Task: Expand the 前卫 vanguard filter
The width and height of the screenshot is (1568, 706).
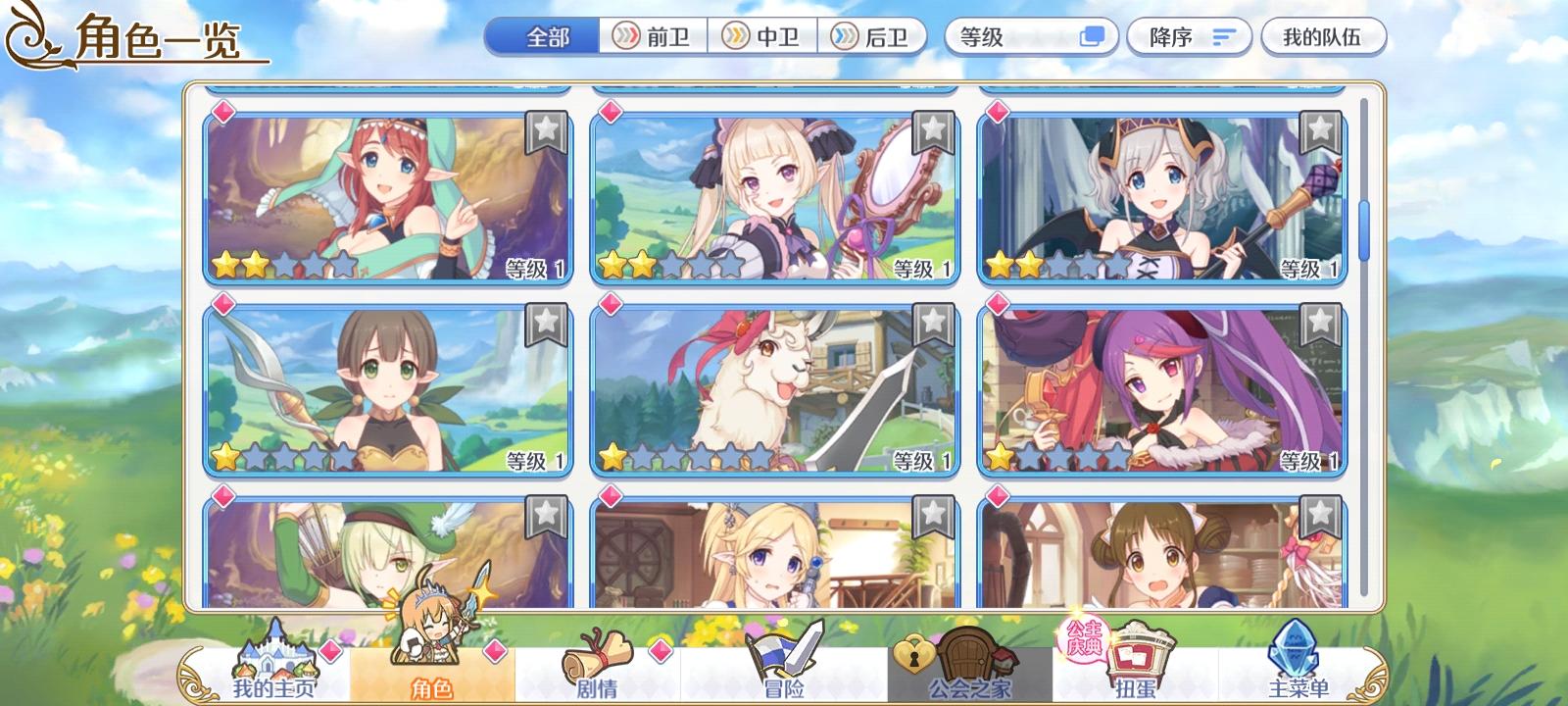Action: pyautogui.click(x=655, y=37)
